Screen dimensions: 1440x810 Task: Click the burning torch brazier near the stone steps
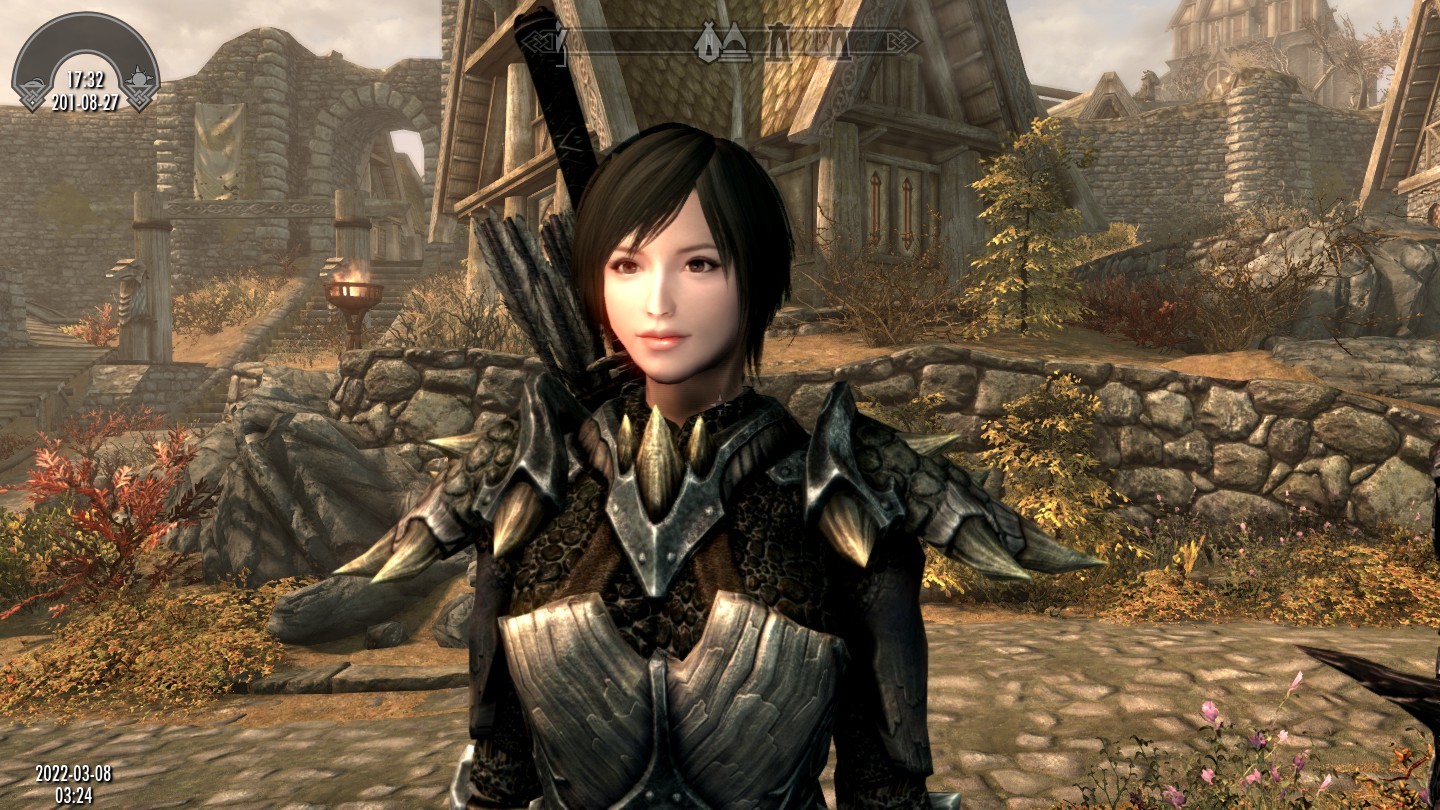point(354,290)
